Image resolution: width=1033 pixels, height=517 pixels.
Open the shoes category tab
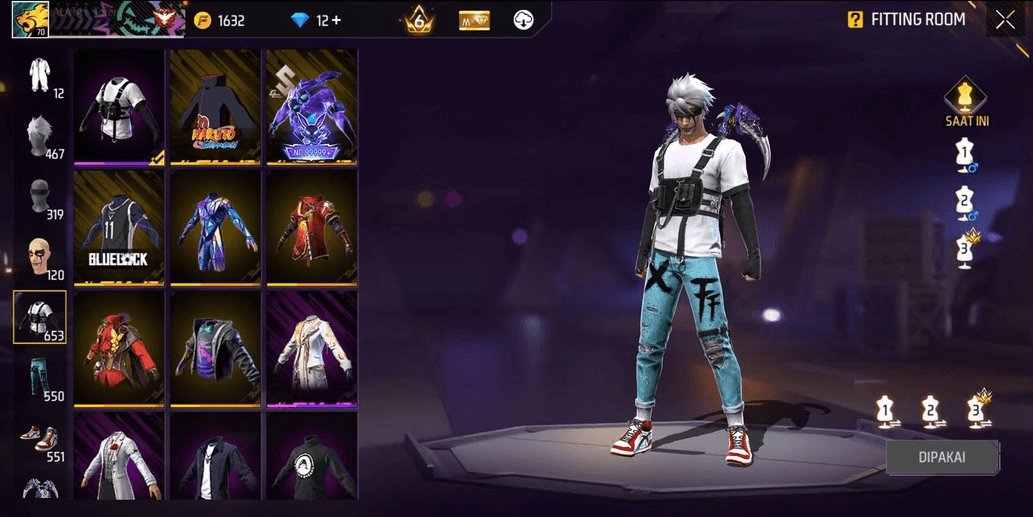(39, 438)
